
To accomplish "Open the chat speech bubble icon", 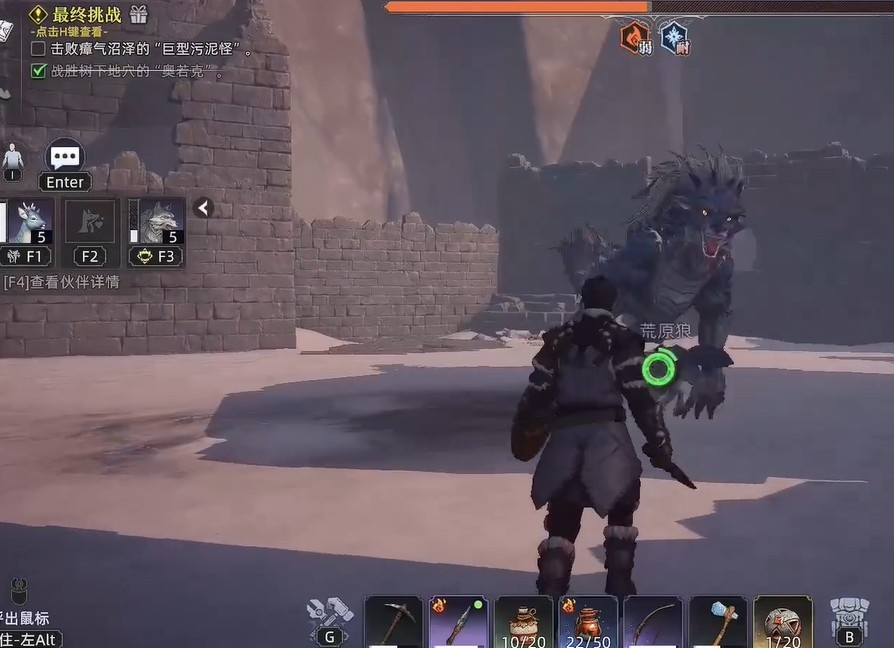I will point(66,157).
